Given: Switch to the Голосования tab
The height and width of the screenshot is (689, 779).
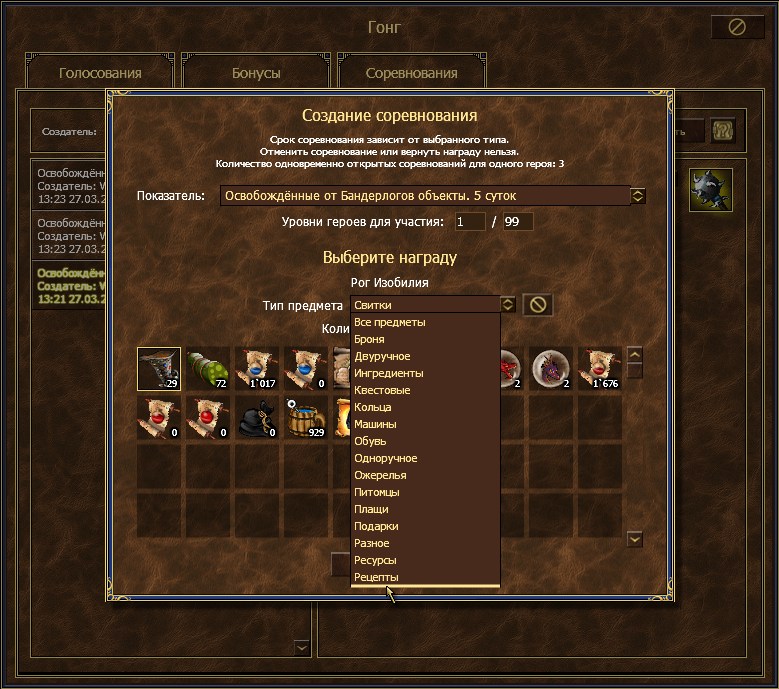Looking at the screenshot, I should tap(100, 73).
